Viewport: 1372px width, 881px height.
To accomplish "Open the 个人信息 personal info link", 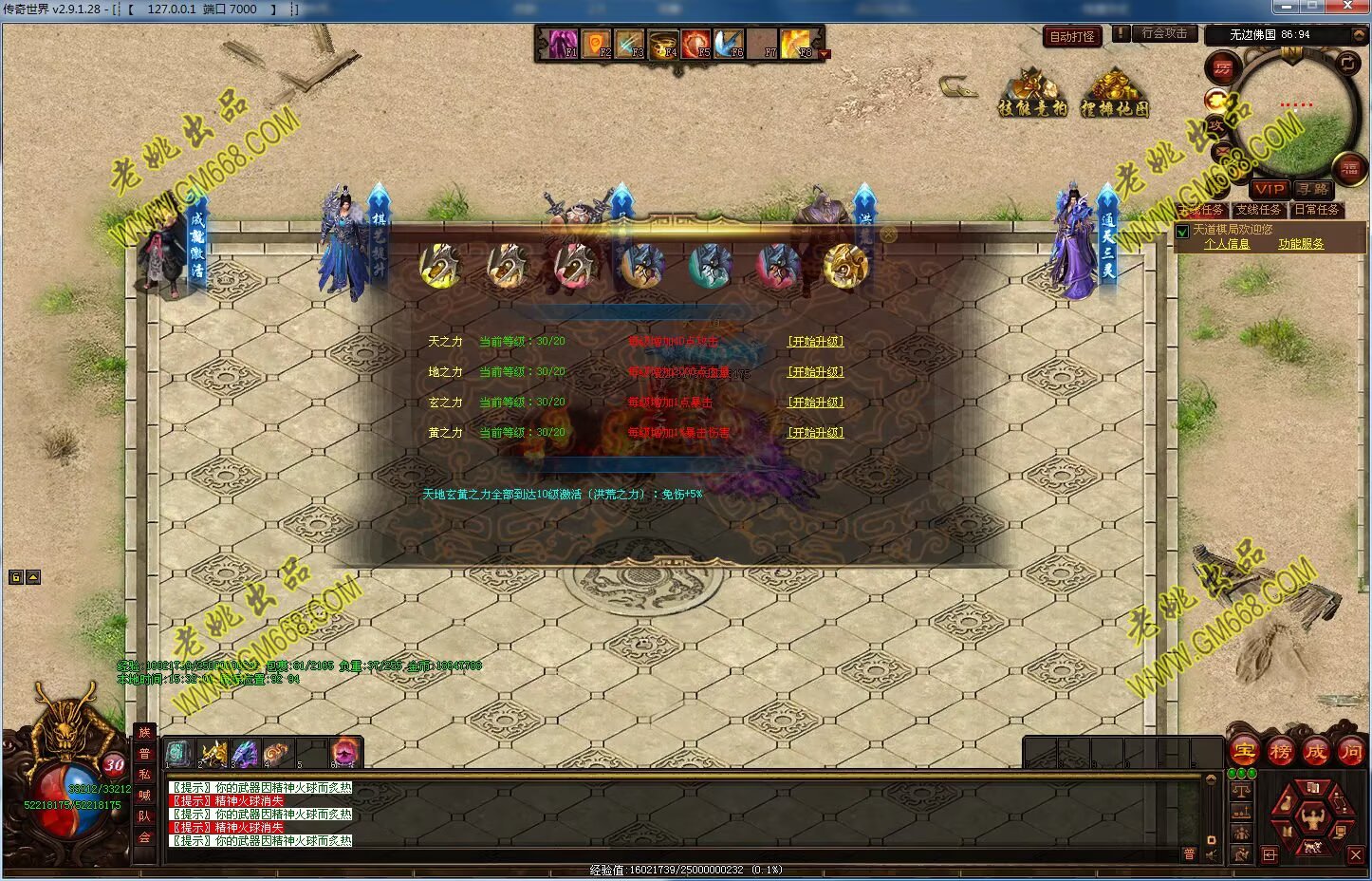I will (x=1227, y=244).
